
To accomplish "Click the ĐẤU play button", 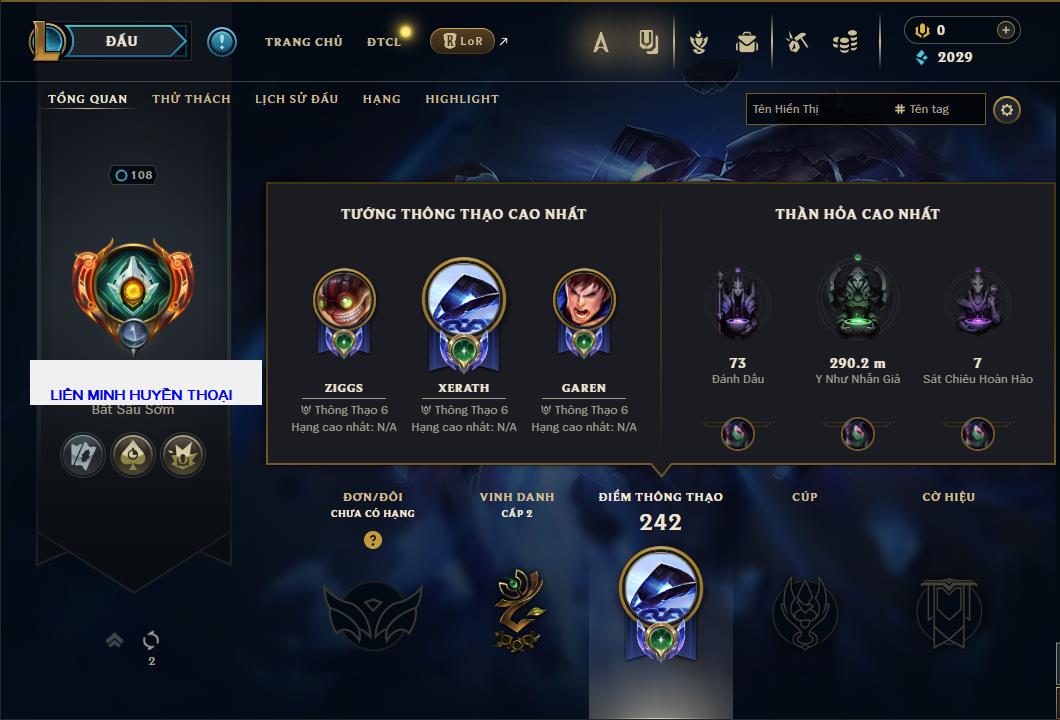I will click(120, 41).
